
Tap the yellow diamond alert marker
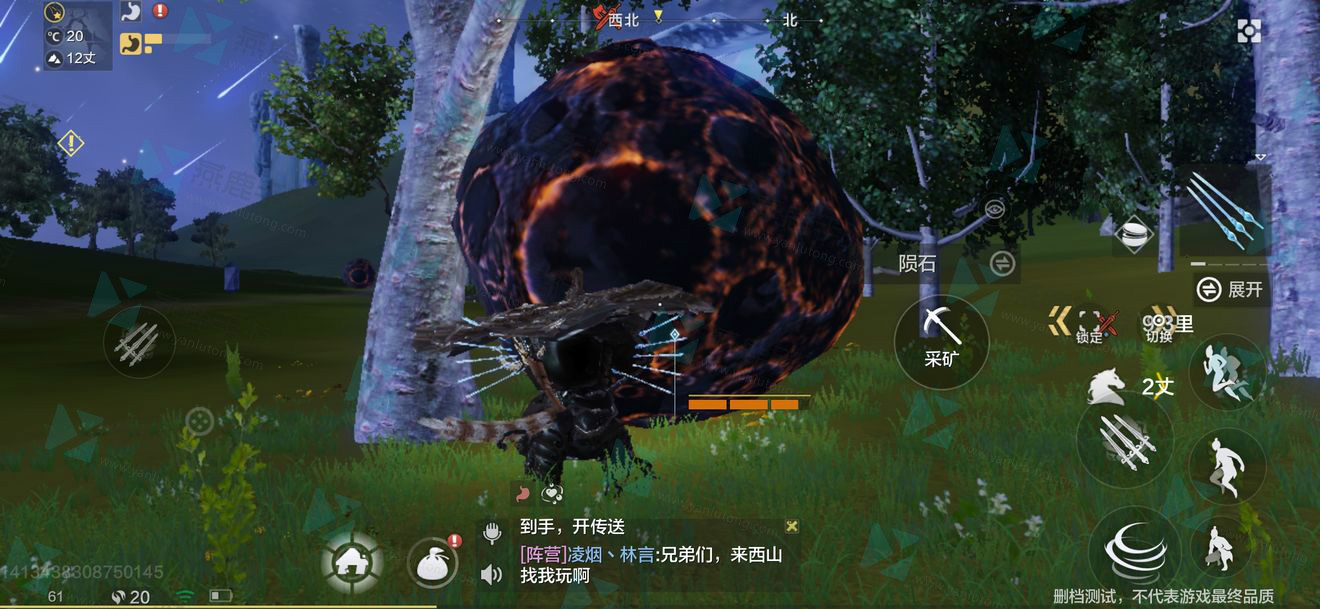click(x=70, y=143)
